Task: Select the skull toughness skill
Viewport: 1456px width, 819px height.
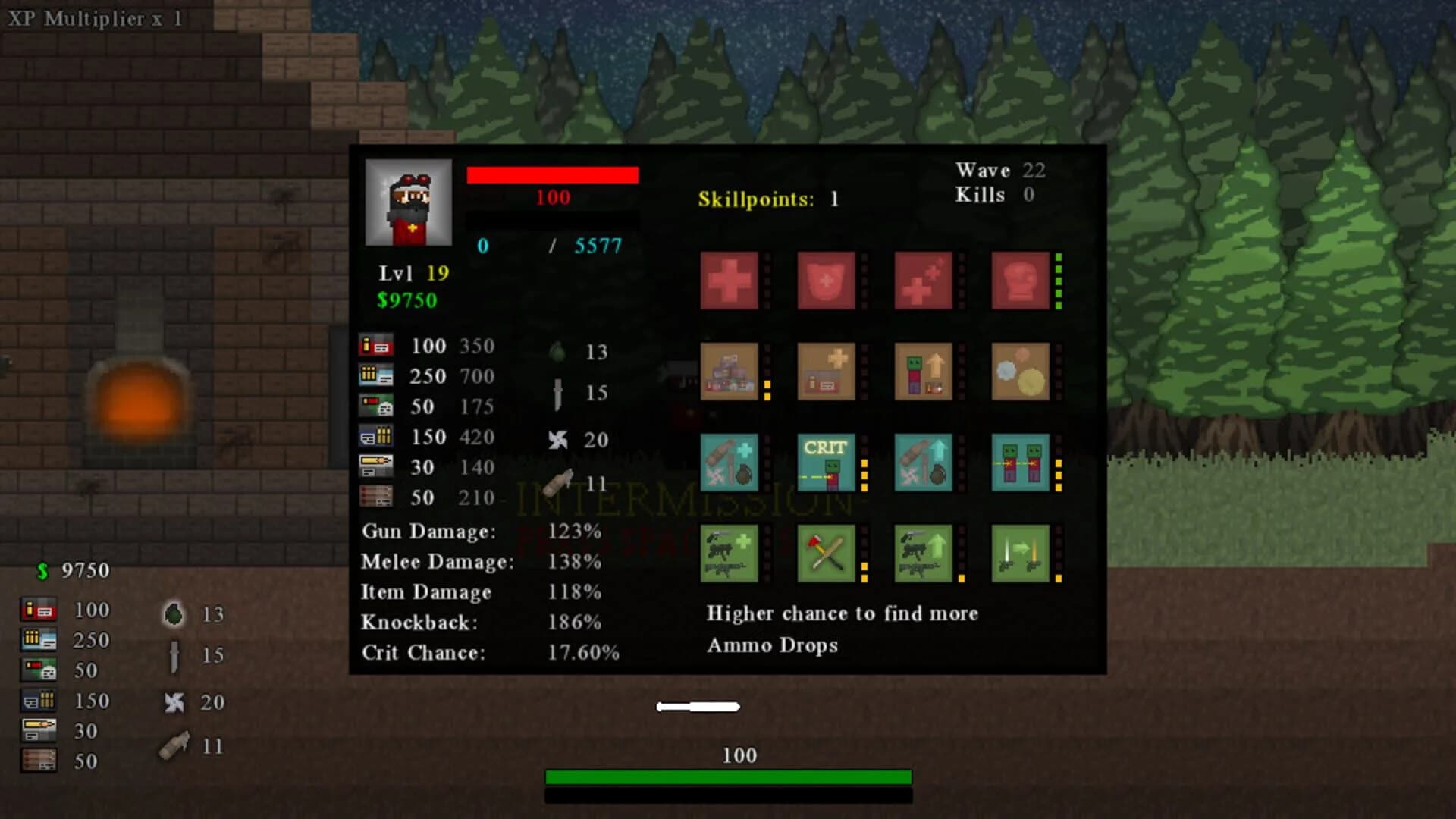Action: point(1021,281)
